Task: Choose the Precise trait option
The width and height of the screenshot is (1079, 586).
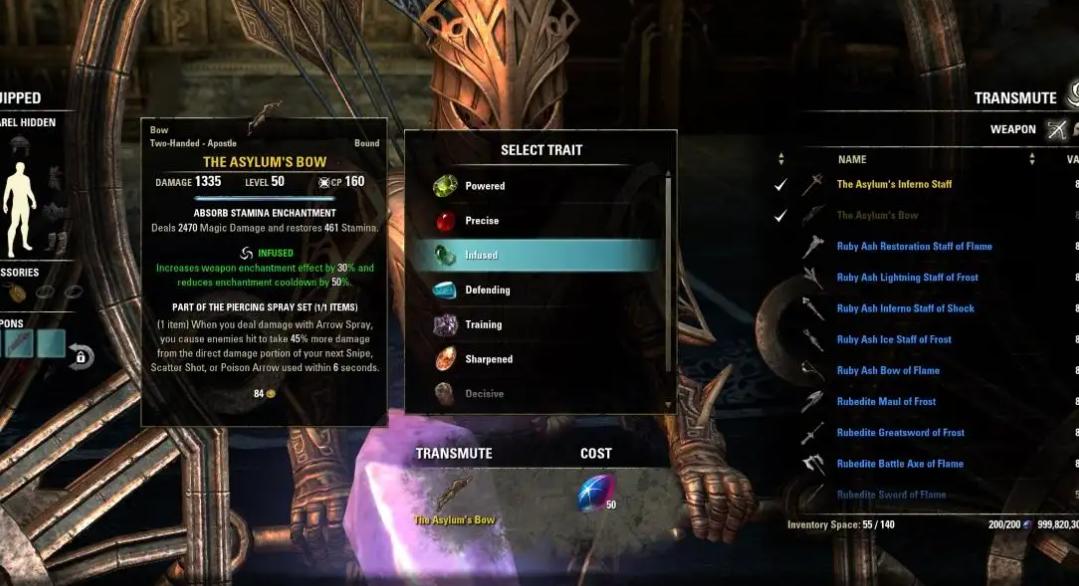Action: click(482, 221)
